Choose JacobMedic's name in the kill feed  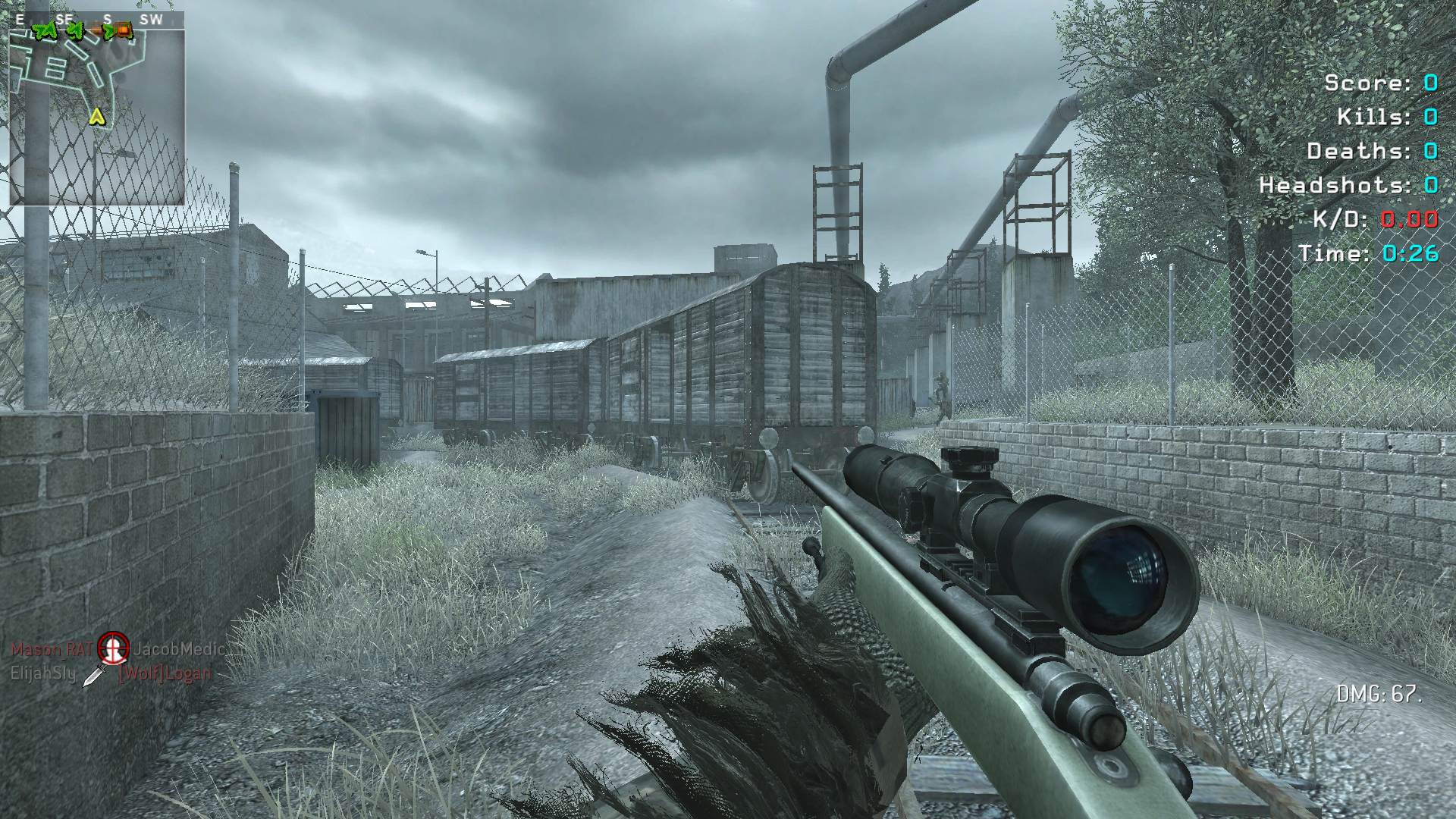pyautogui.click(x=179, y=649)
